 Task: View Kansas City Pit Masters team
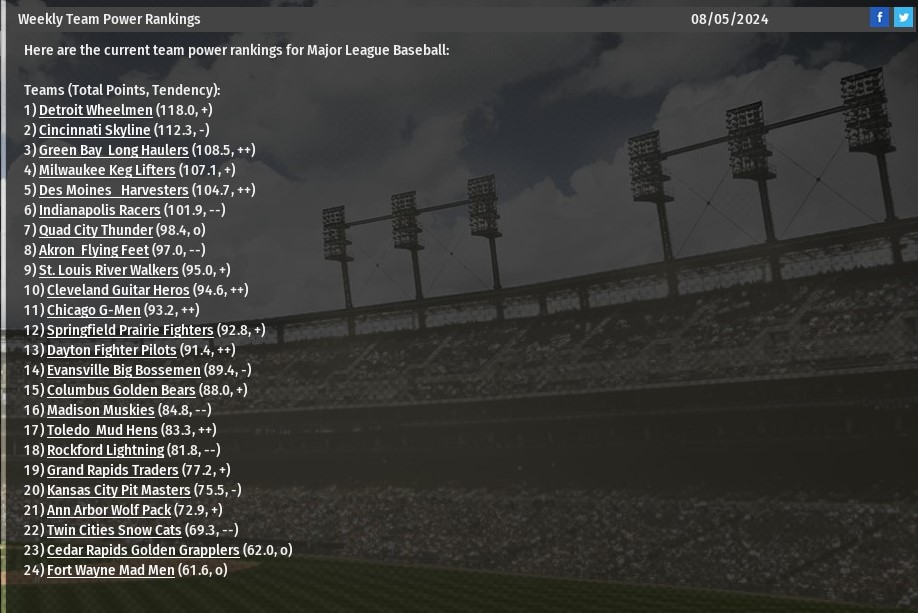pos(118,490)
